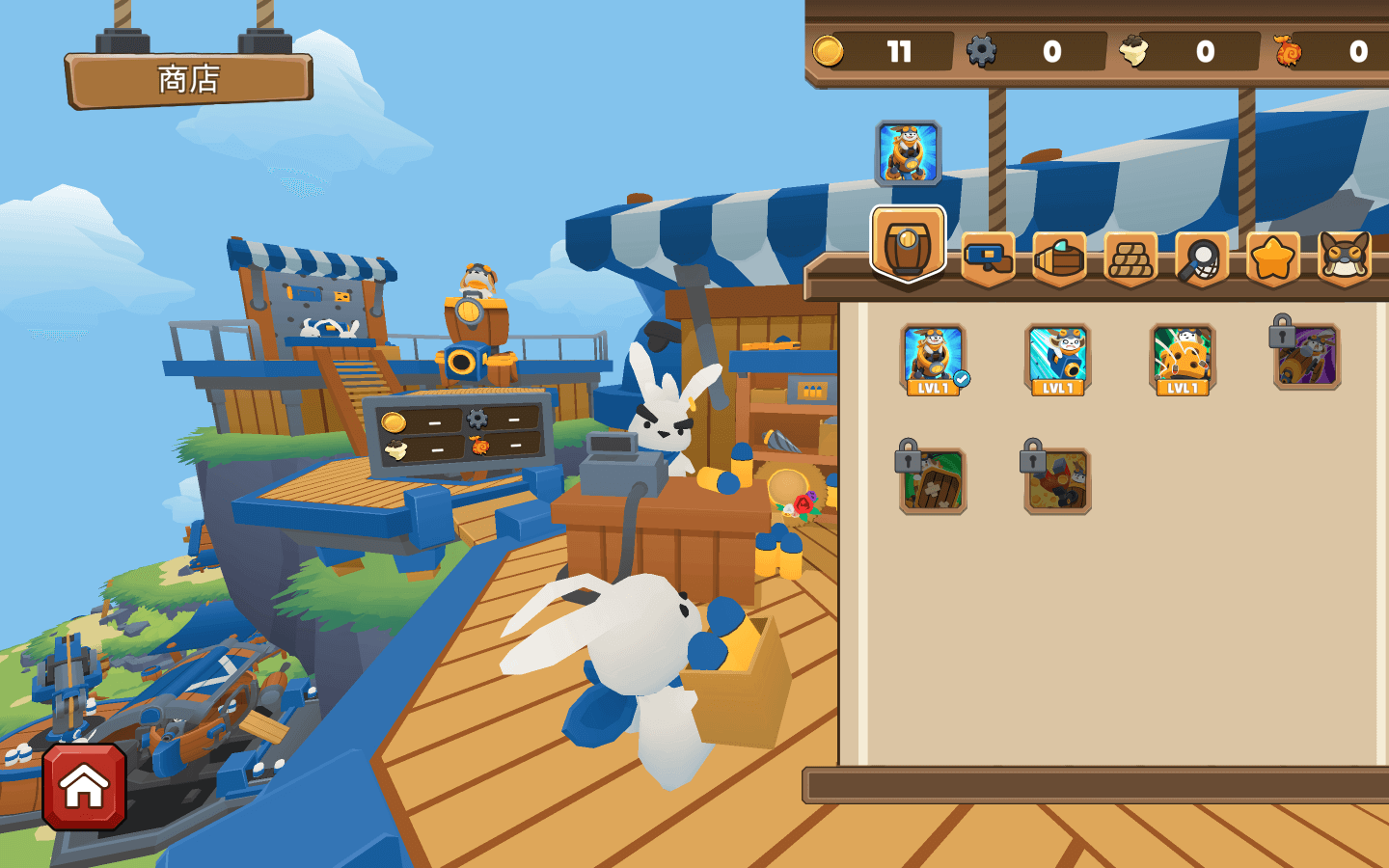The image size is (1389, 868).
Task: Open the magnifier and net tab
Action: [x=1202, y=258]
